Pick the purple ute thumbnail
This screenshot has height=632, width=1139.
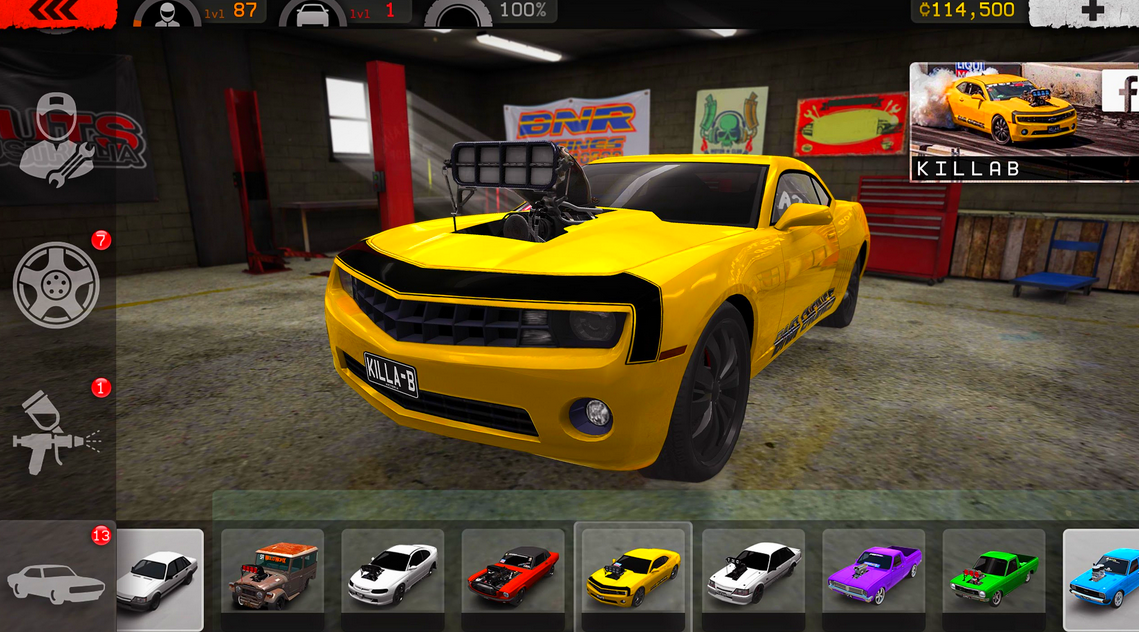tap(873, 575)
